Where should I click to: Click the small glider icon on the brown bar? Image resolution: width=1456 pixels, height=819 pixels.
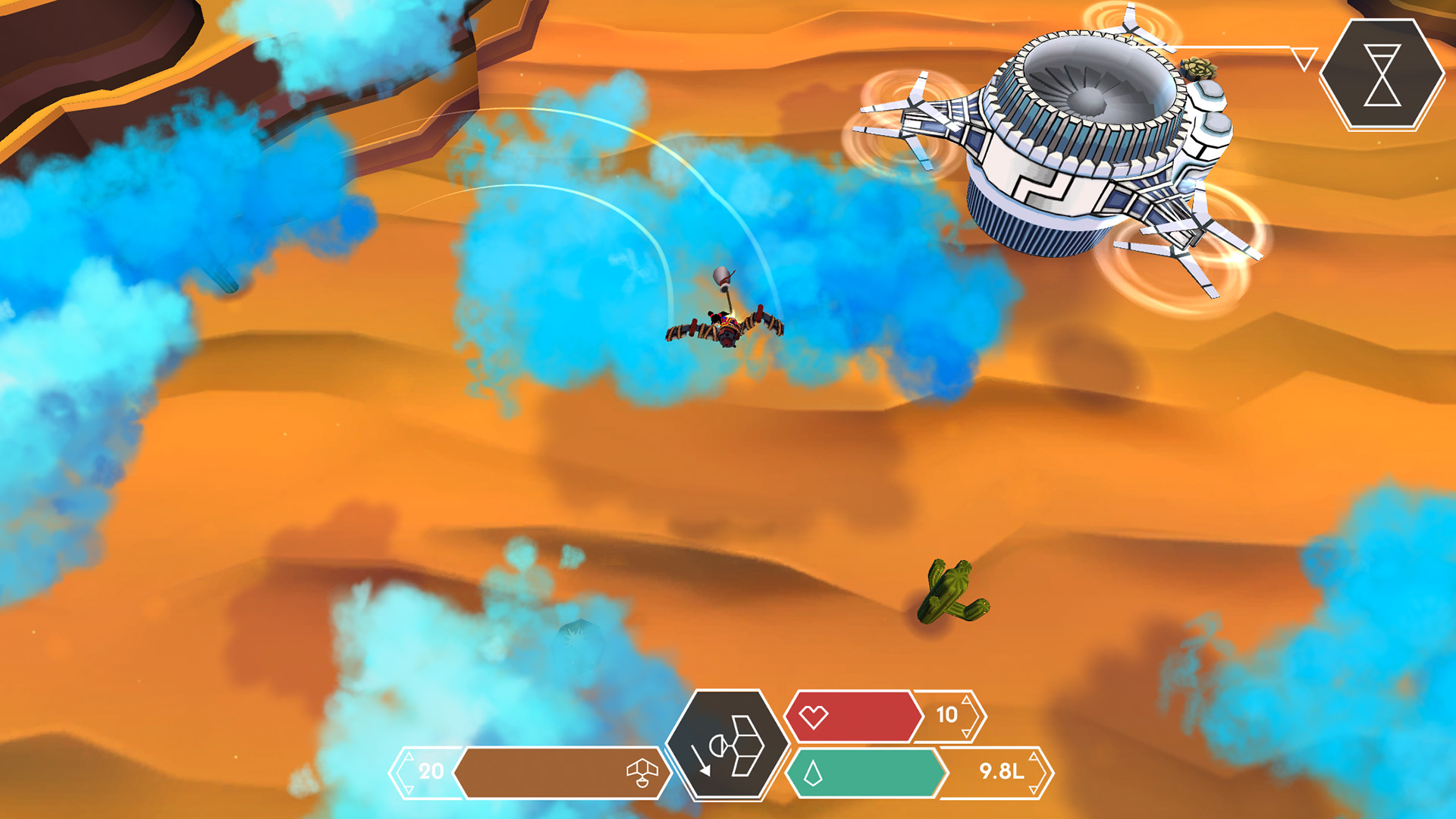[x=642, y=773]
